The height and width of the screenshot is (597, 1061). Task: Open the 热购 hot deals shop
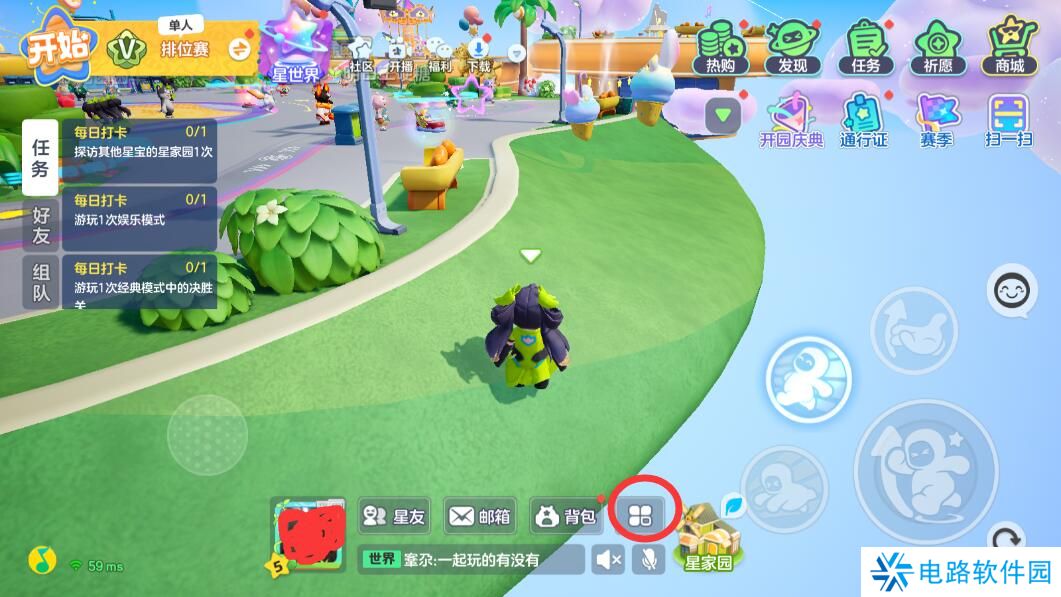click(720, 47)
